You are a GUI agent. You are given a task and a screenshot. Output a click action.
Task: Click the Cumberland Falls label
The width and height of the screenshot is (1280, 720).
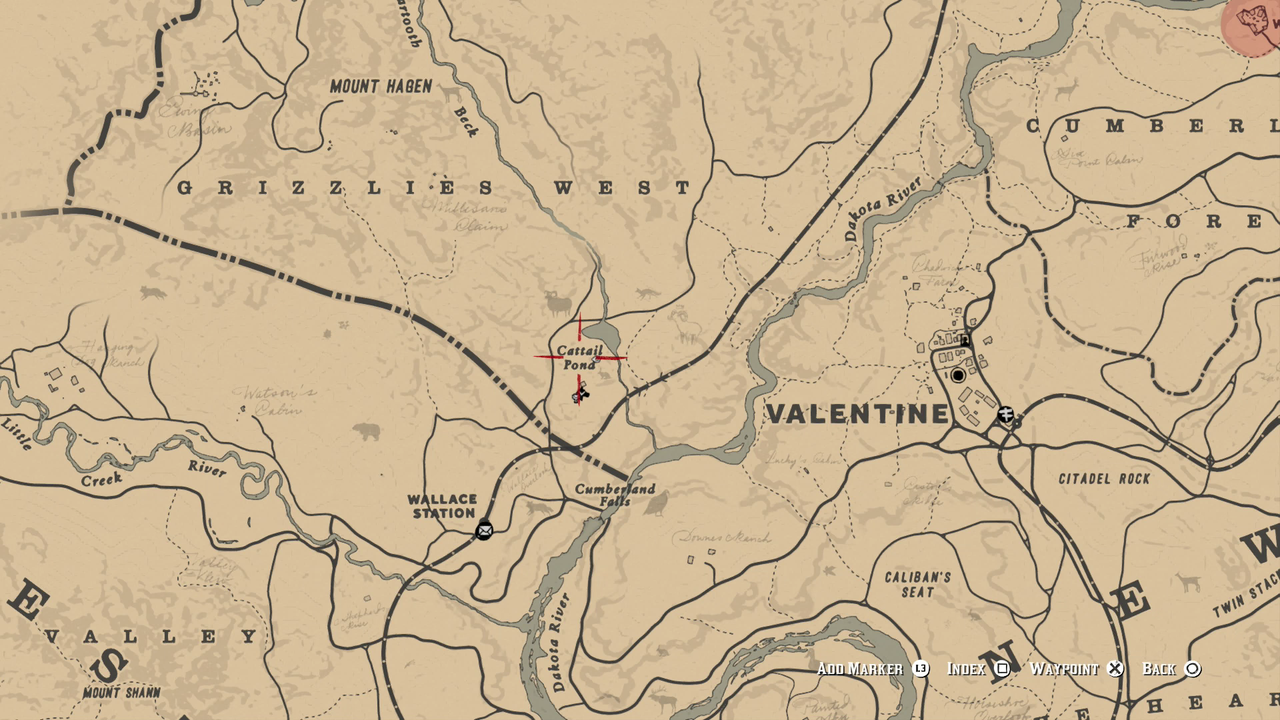[x=614, y=496]
